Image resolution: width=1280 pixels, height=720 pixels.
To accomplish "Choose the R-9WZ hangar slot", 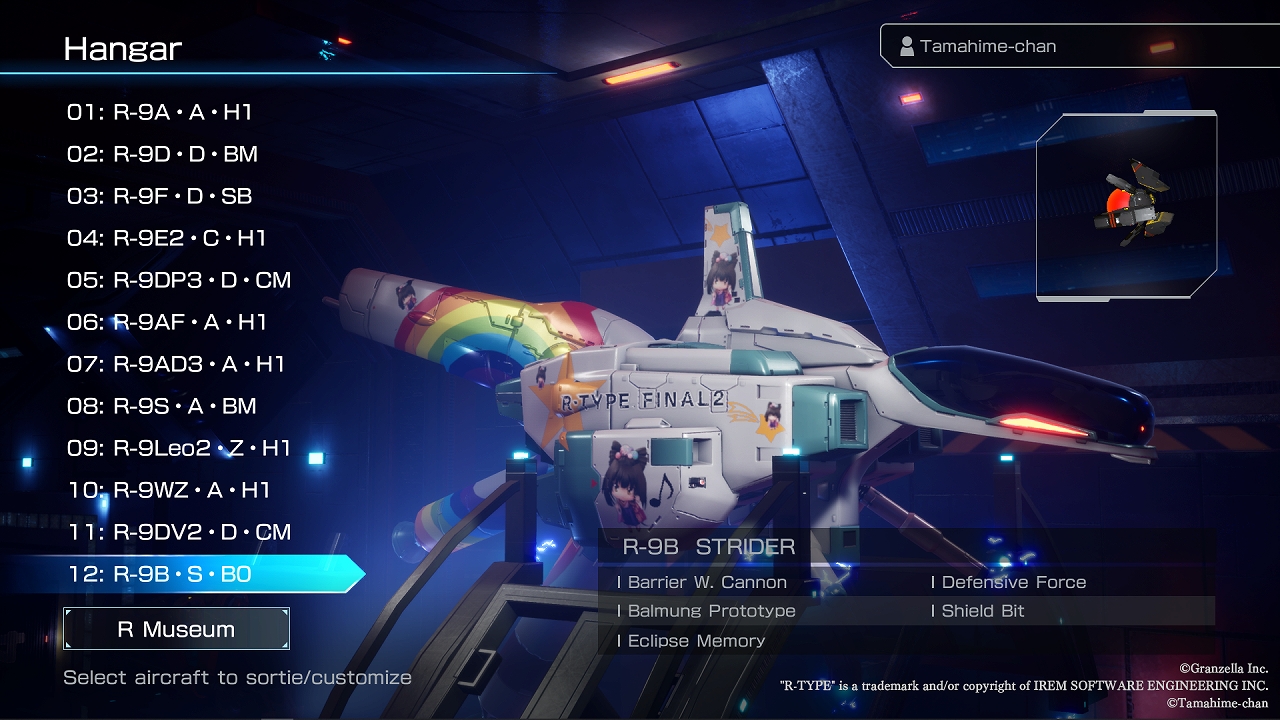I will [x=169, y=490].
